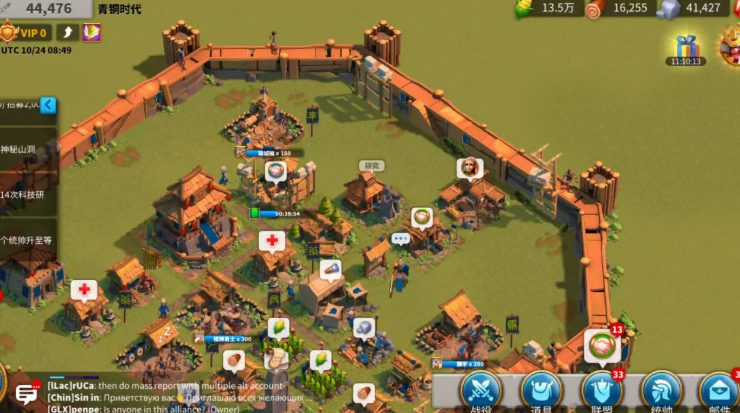Select the 科技研 research quest entry
The height and width of the screenshot is (413, 740).
24,194
